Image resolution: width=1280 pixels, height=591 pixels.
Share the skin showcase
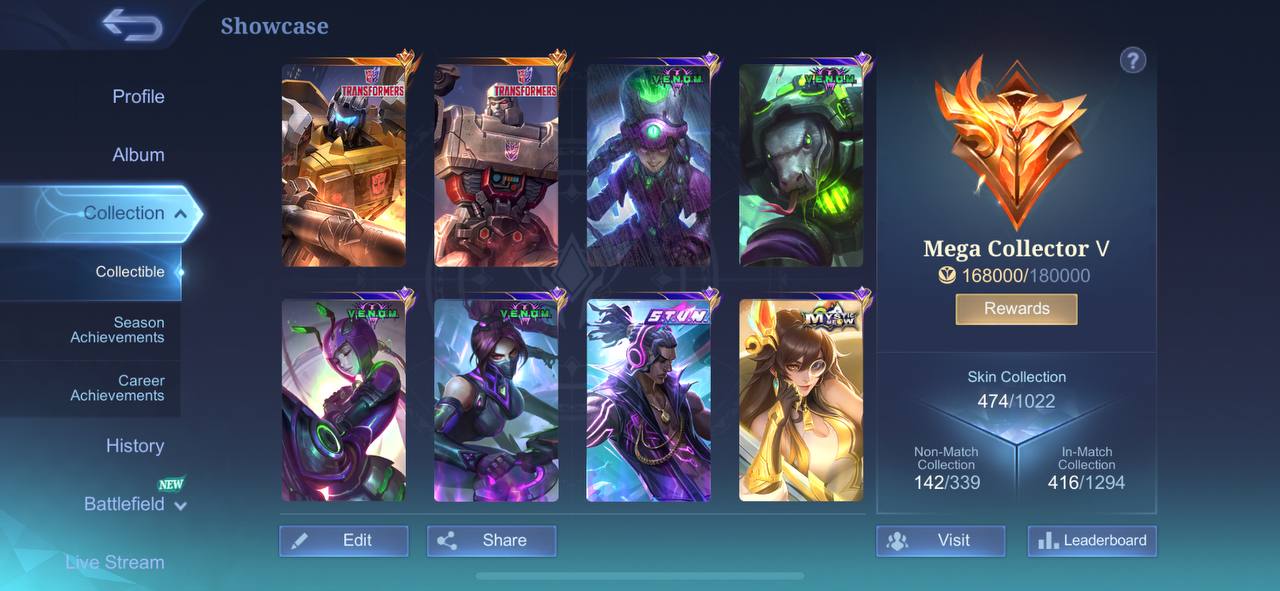click(491, 541)
